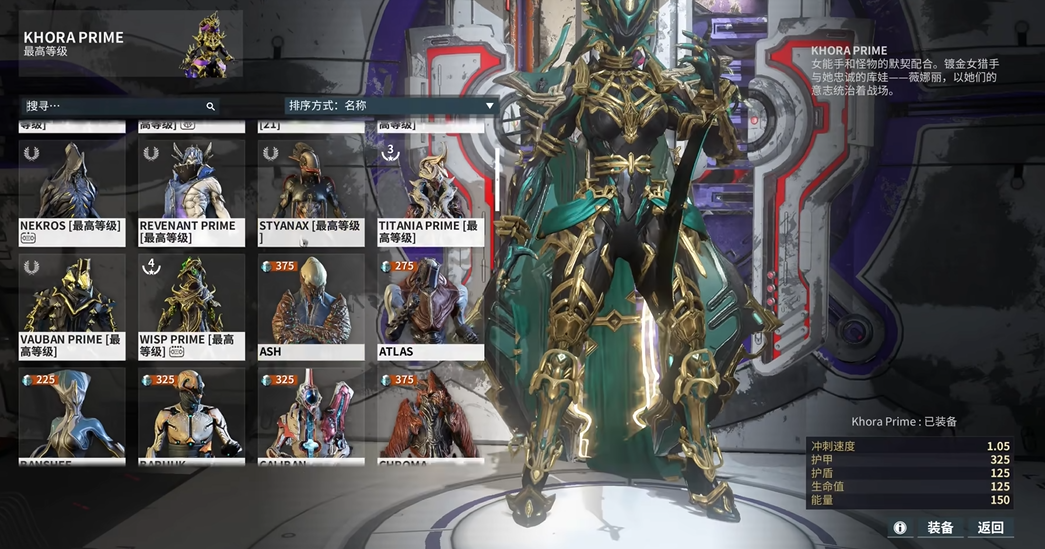Select the Styanax warframe tile

point(311,192)
